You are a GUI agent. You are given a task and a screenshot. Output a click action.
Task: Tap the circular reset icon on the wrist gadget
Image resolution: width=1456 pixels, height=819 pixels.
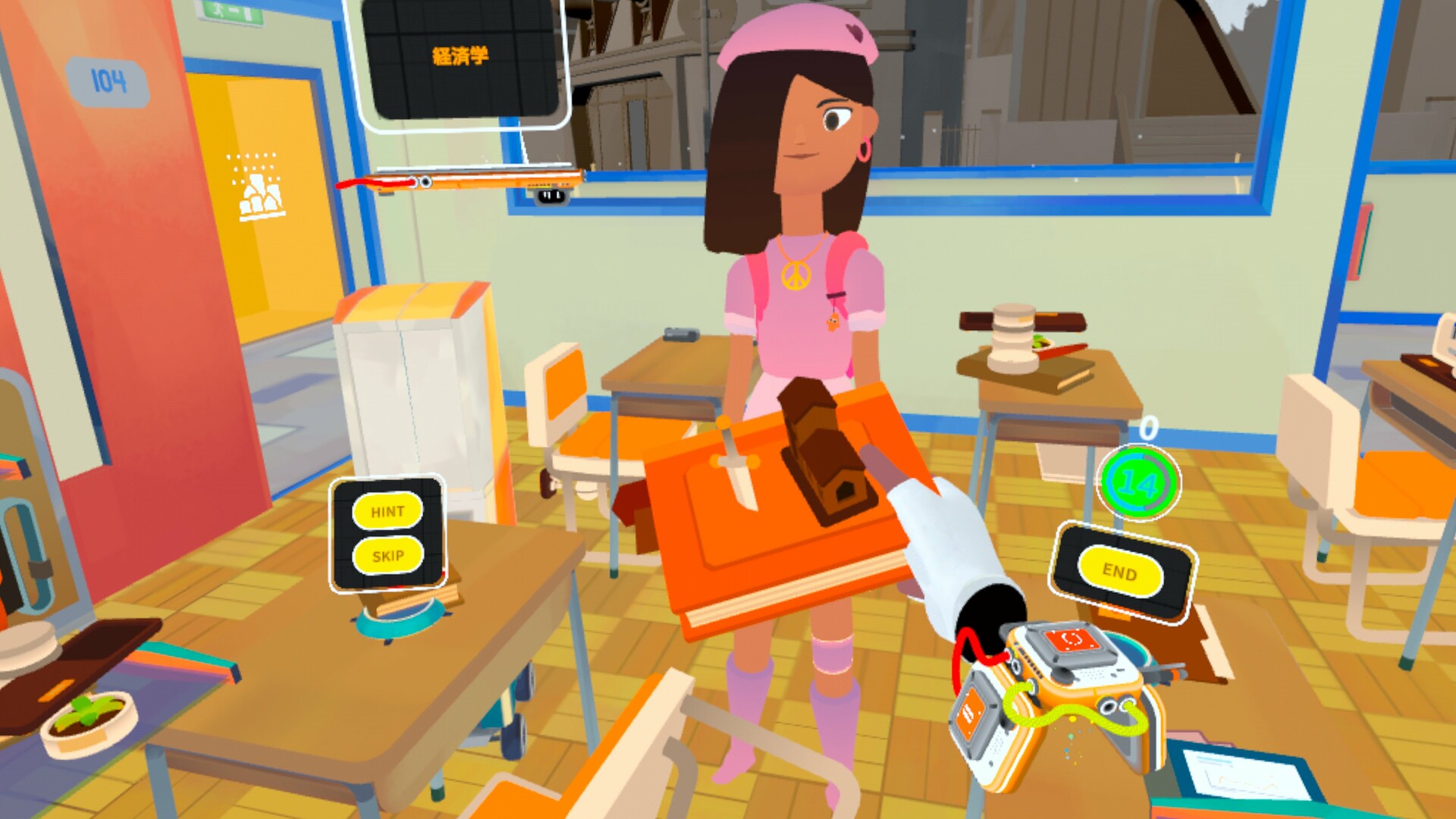pos(1072,639)
